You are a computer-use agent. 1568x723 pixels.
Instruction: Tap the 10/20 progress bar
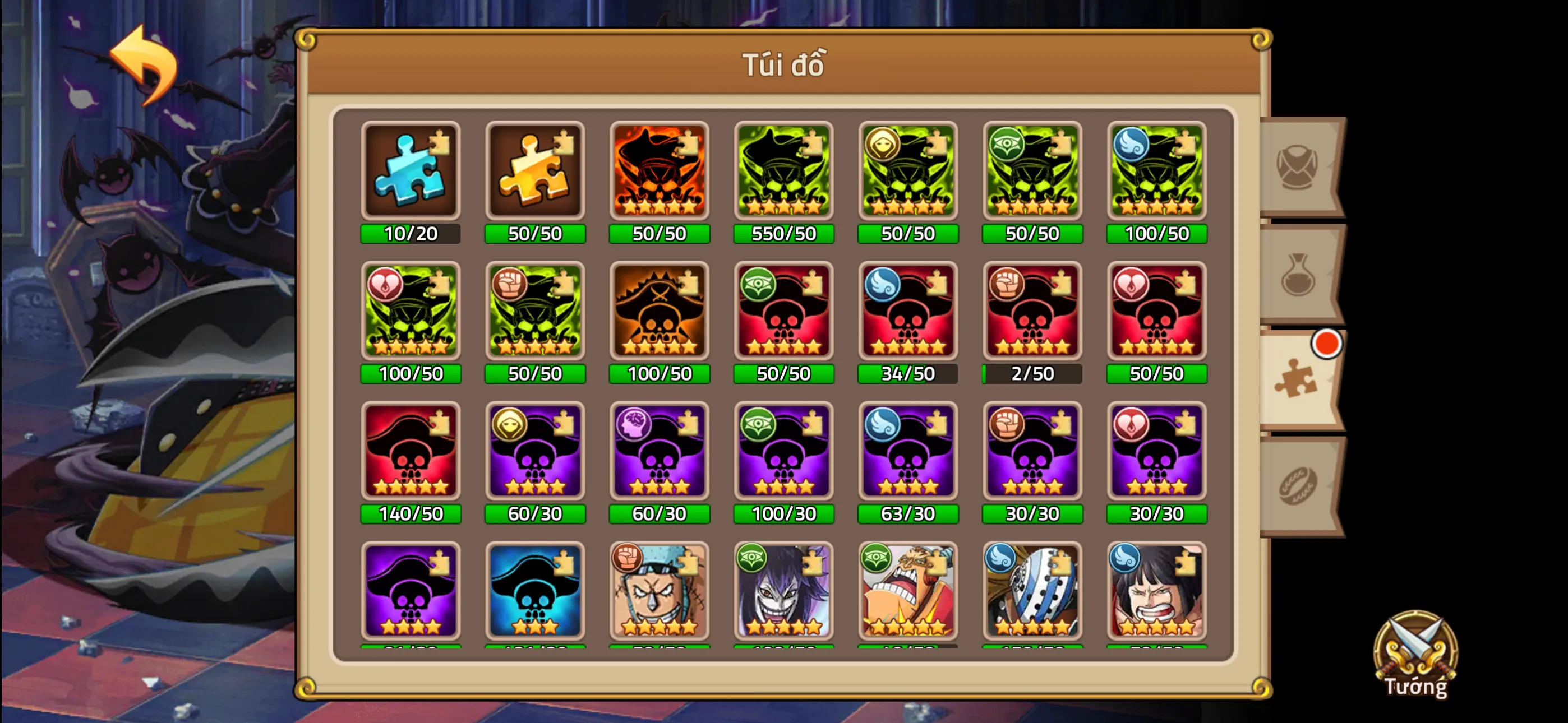tap(411, 233)
